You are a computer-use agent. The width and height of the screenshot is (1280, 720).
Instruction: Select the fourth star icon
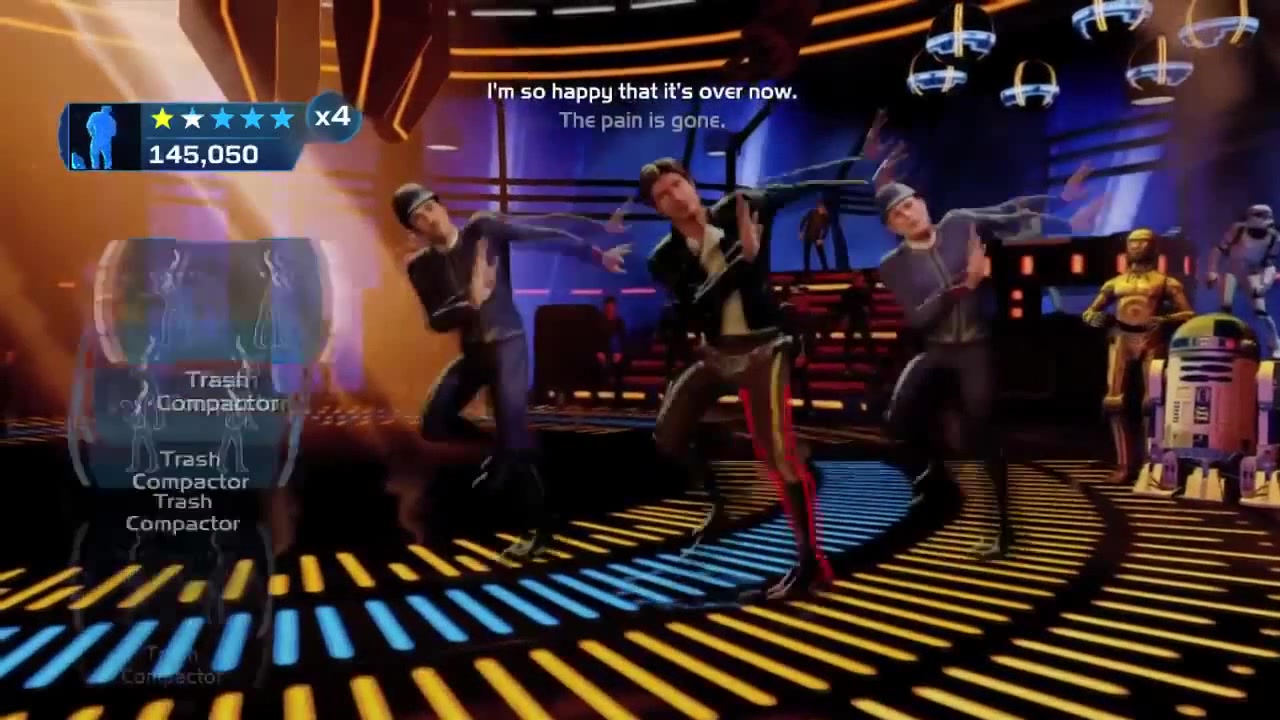click(252, 119)
